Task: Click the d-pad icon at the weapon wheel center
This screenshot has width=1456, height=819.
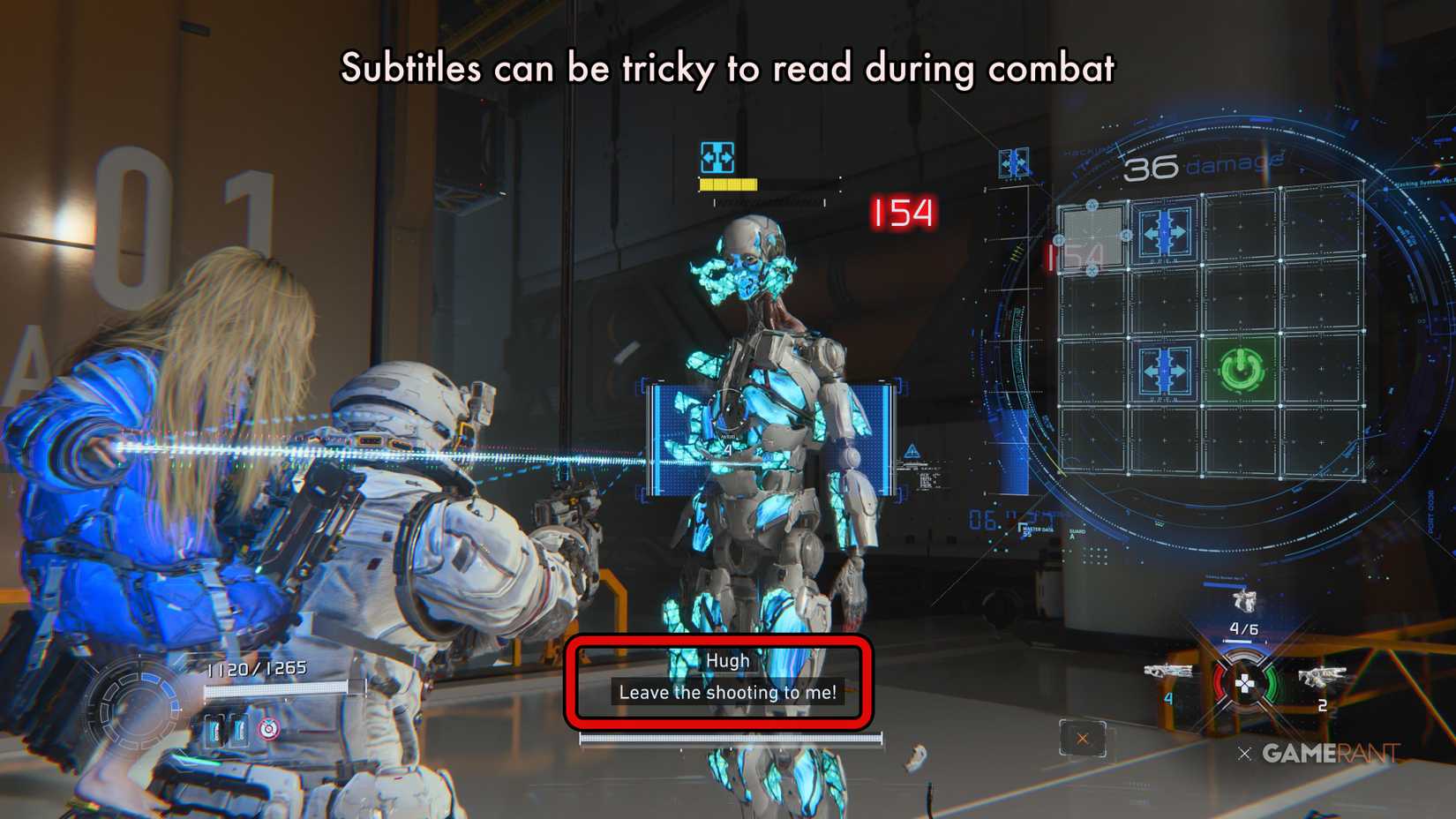Action: click(x=1246, y=684)
